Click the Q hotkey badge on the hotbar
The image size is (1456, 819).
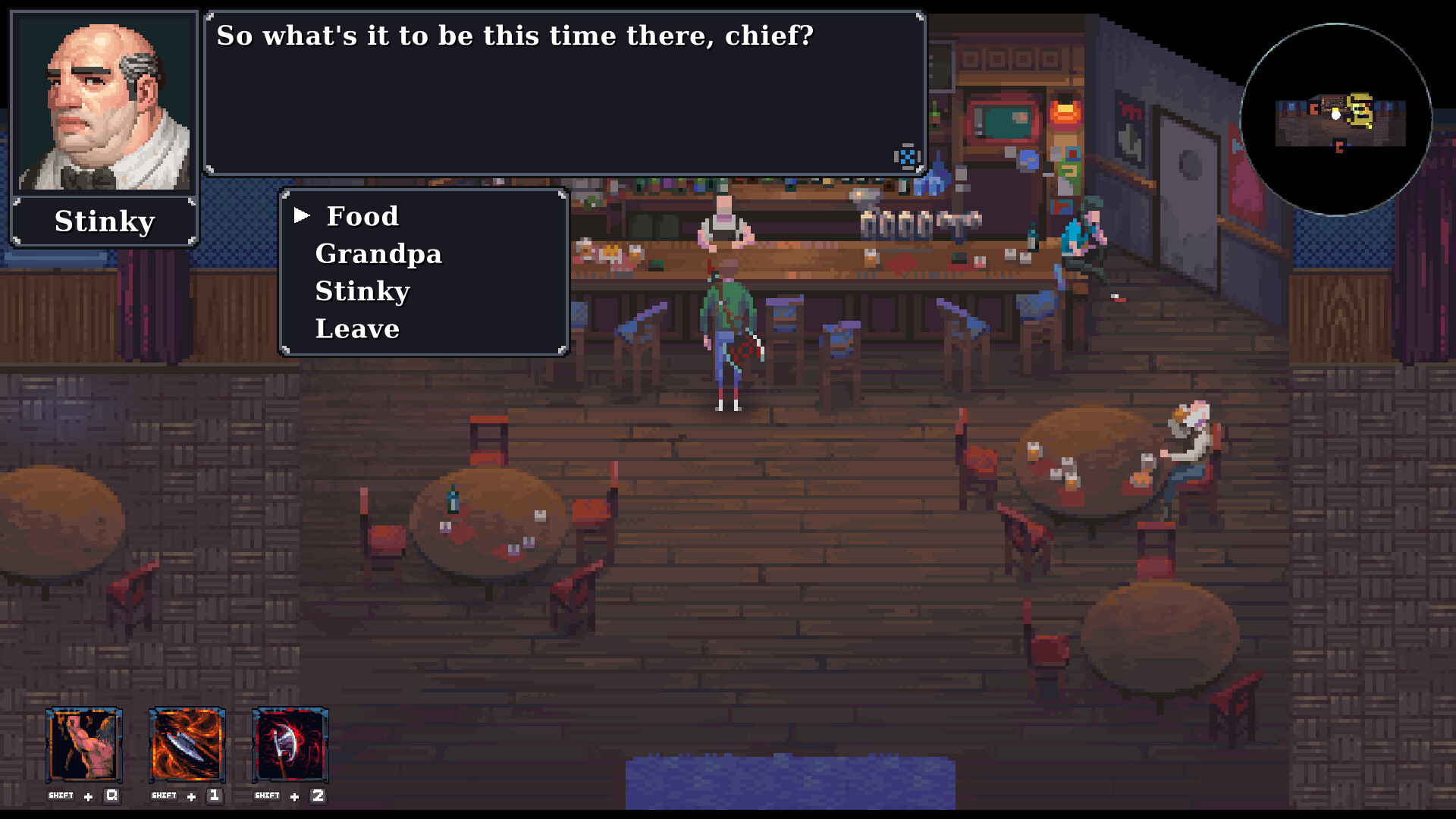[x=111, y=795]
